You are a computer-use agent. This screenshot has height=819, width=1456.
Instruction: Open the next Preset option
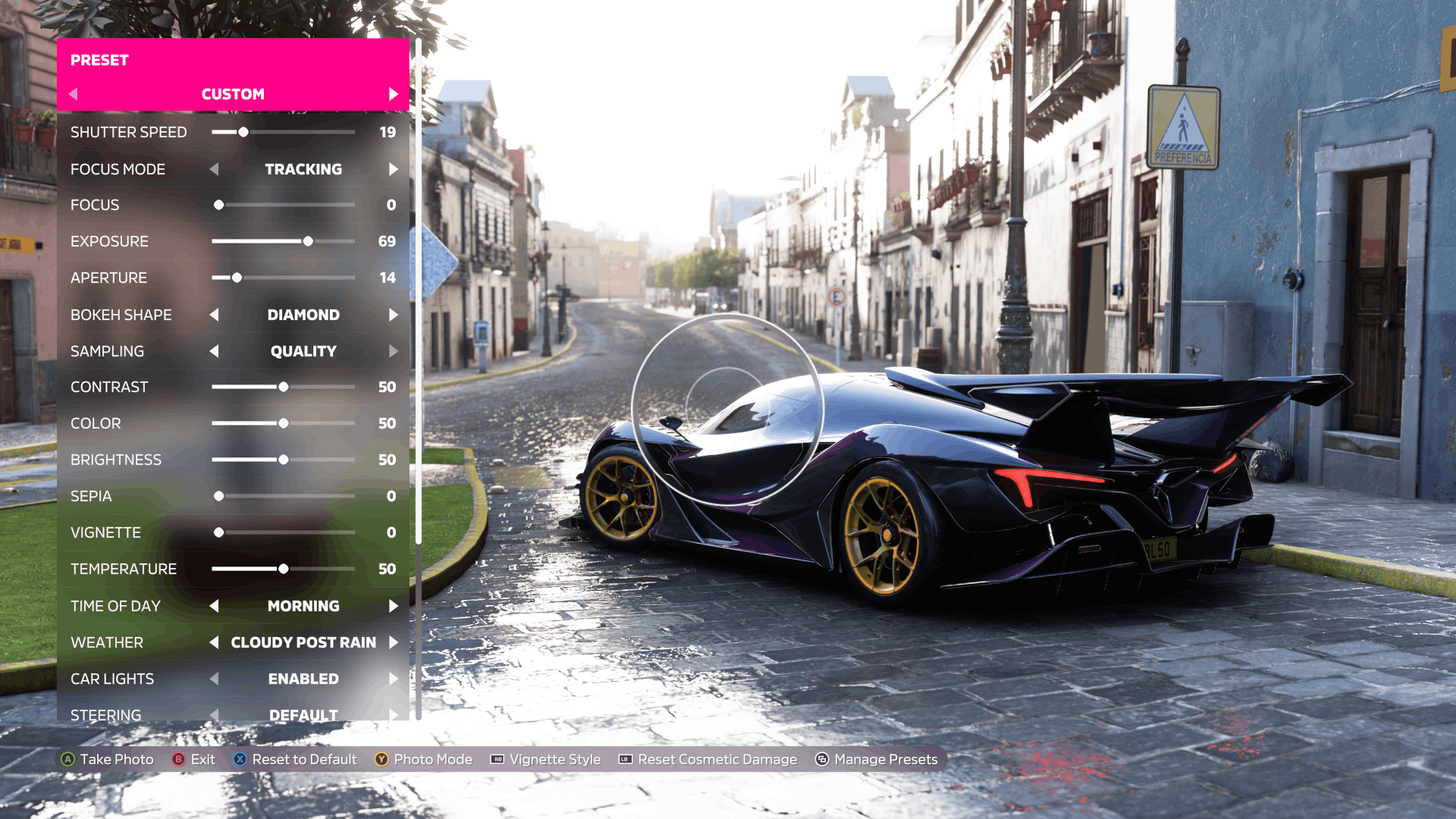coord(394,94)
